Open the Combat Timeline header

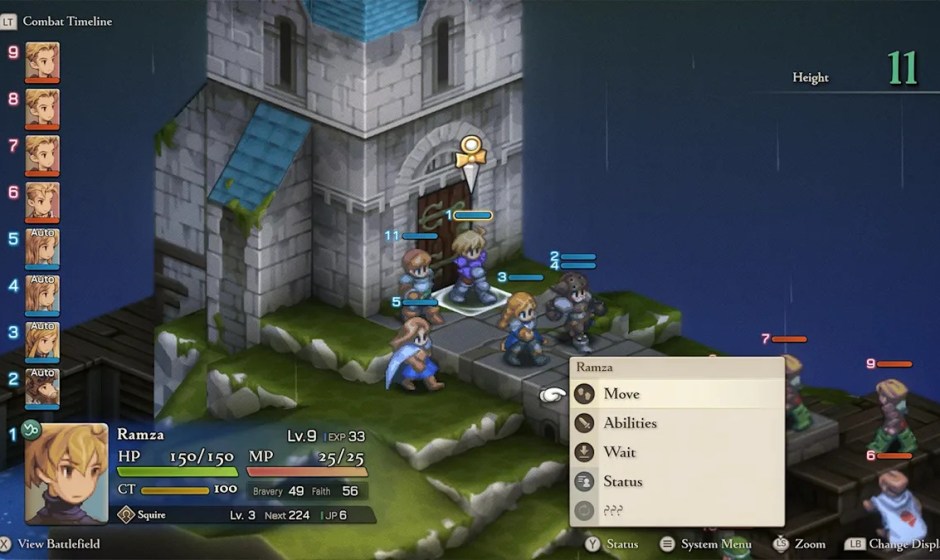tap(66, 21)
